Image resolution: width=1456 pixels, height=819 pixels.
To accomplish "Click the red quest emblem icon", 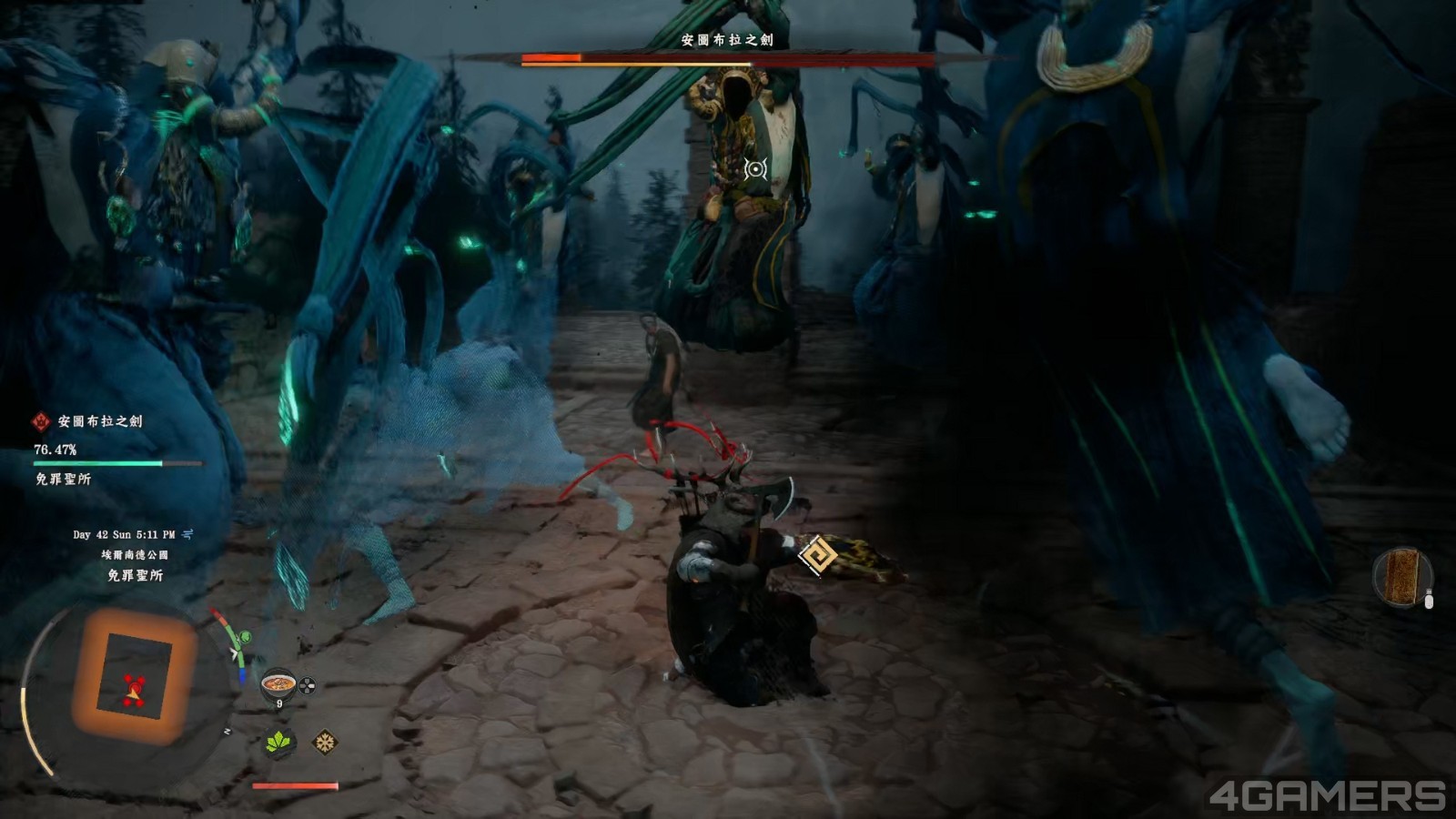I will tap(41, 421).
